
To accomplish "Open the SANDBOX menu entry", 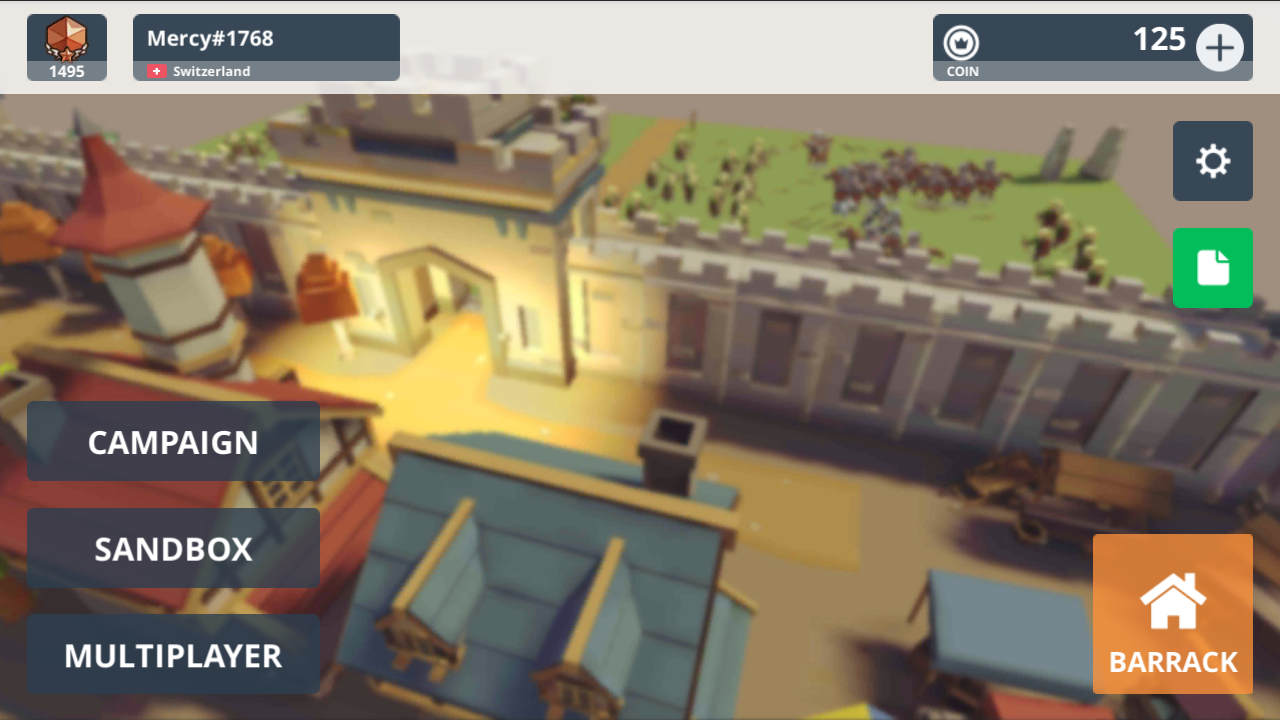I will (173, 548).
